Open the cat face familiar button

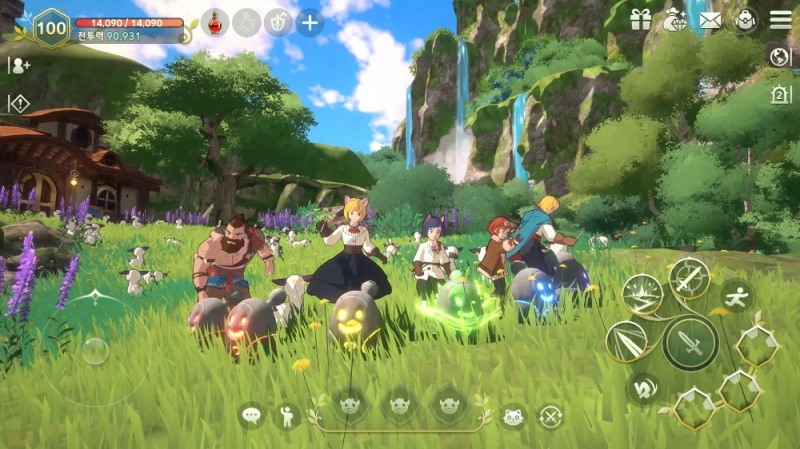[514, 416]
